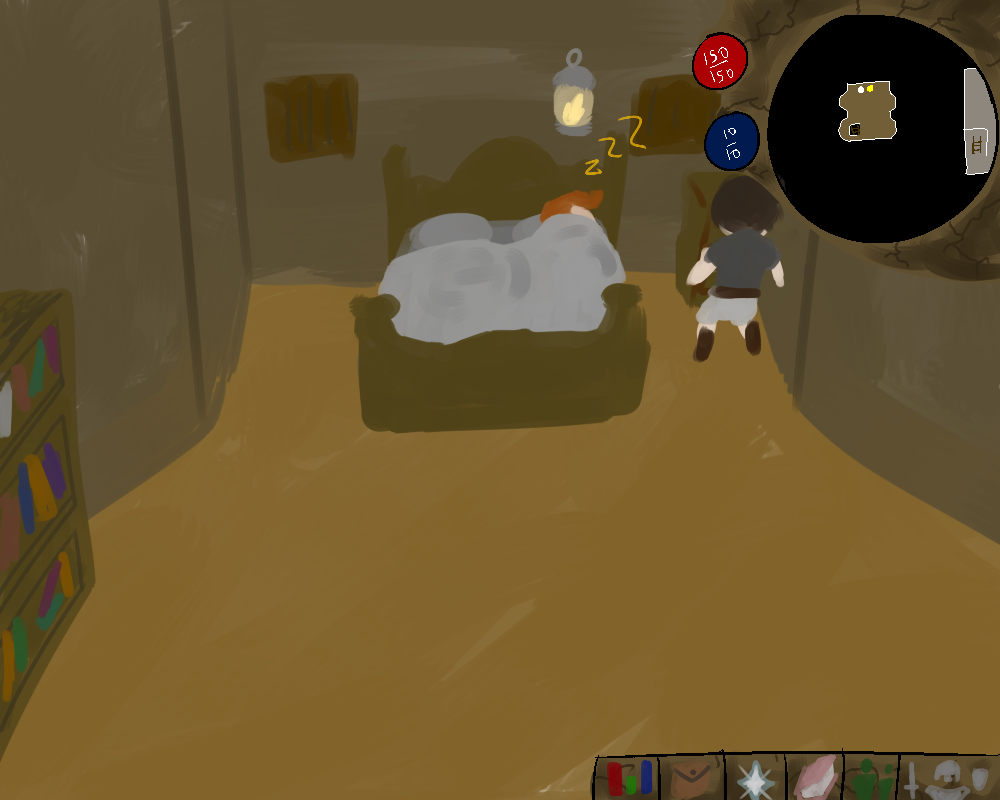Click the blue 10/10 orb

click(x=731, y=142)
